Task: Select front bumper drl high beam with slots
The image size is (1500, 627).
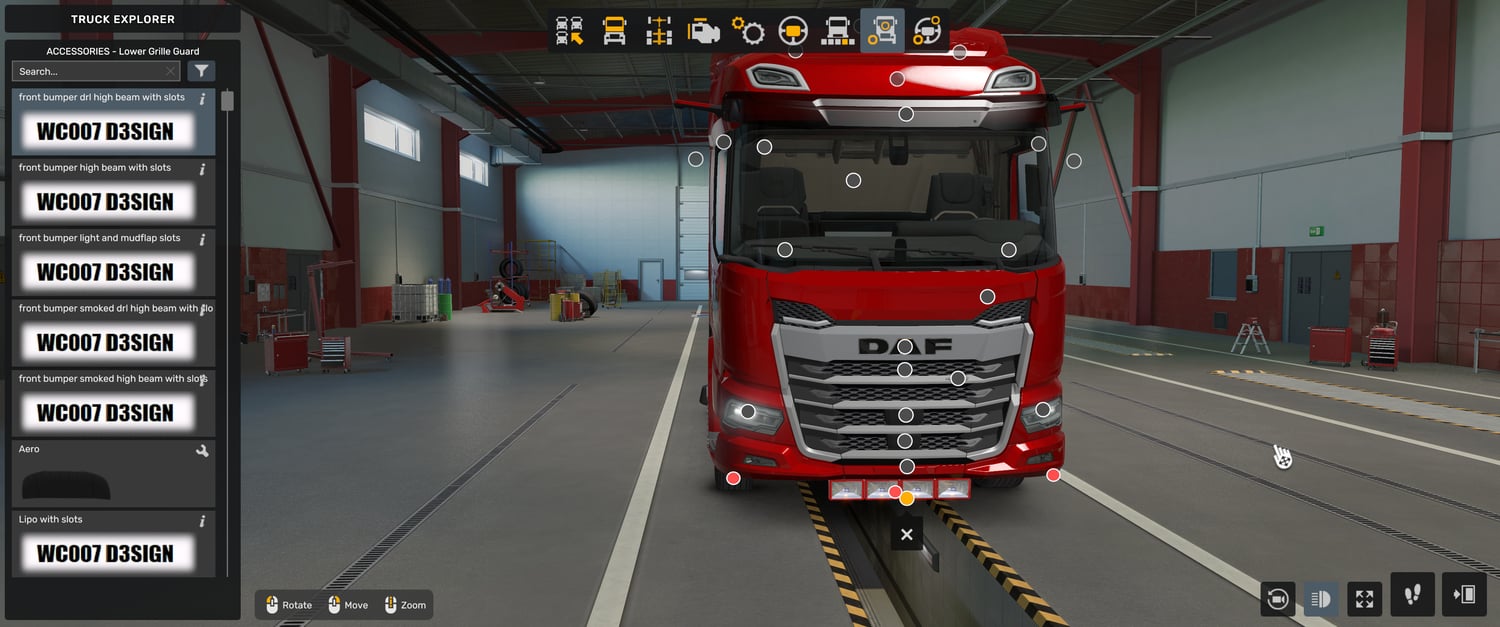Action: [113, 122]
